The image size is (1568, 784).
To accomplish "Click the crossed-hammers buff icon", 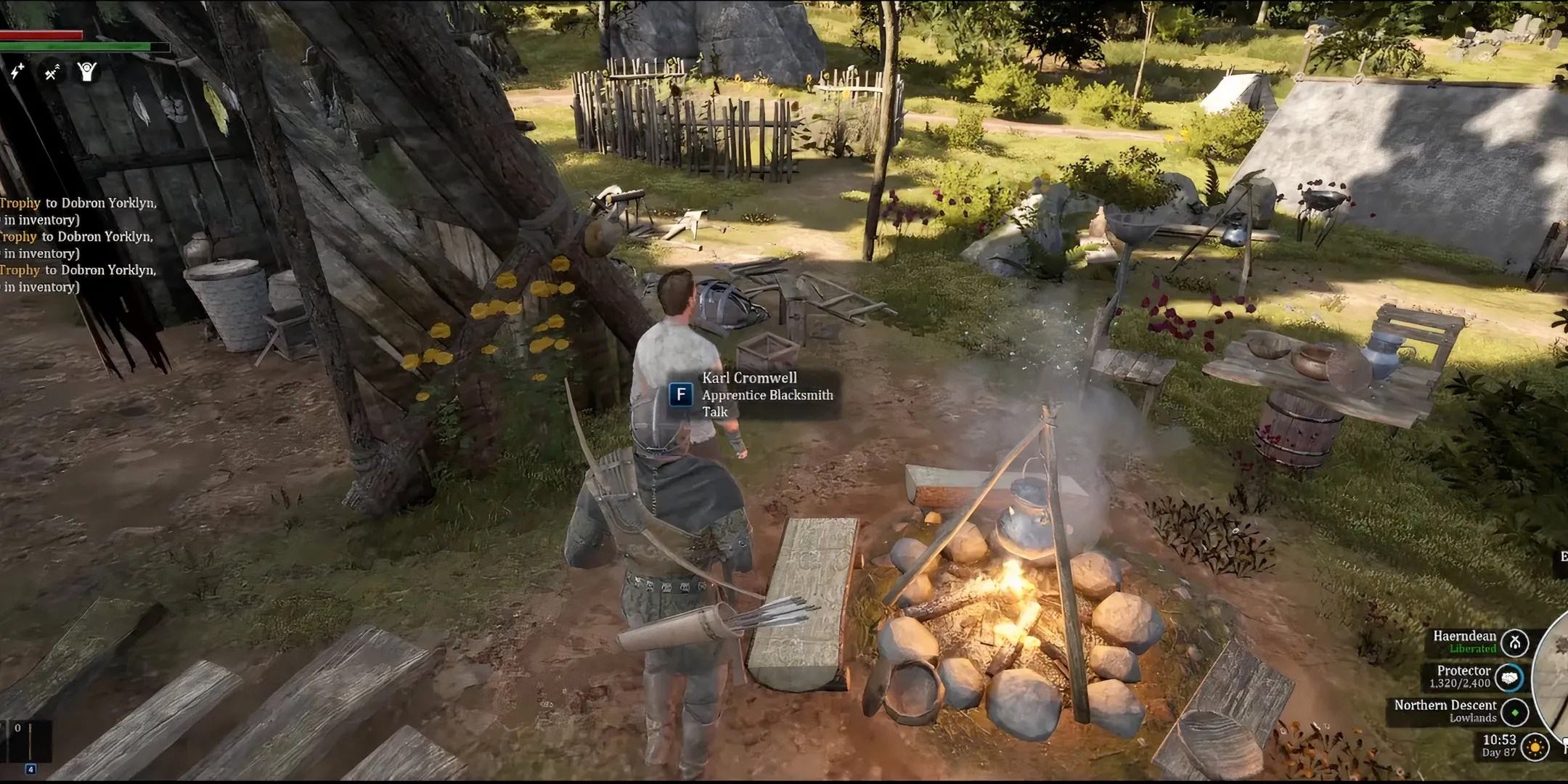I will [52, 72].
